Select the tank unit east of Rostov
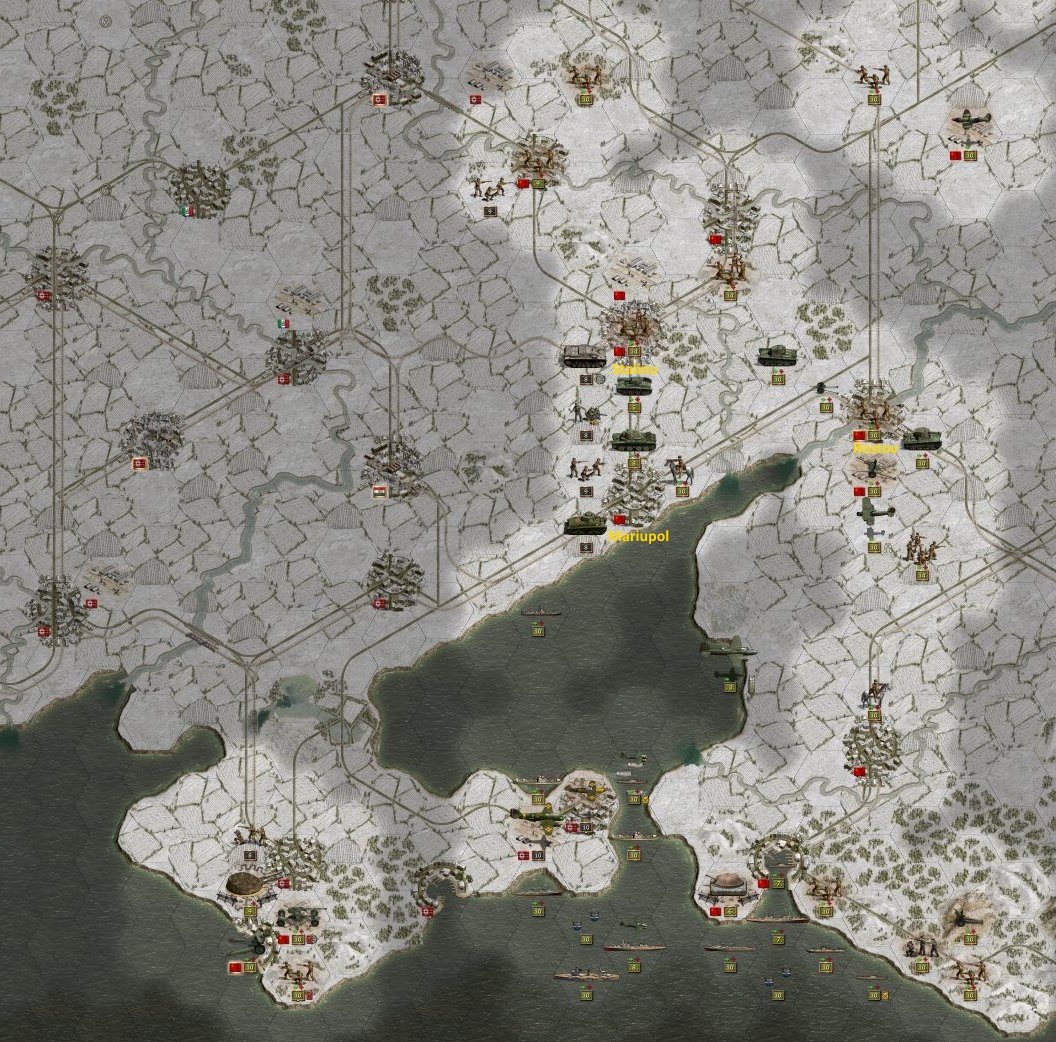This screenshot has width=1056, height=1042. click(920, 438)
